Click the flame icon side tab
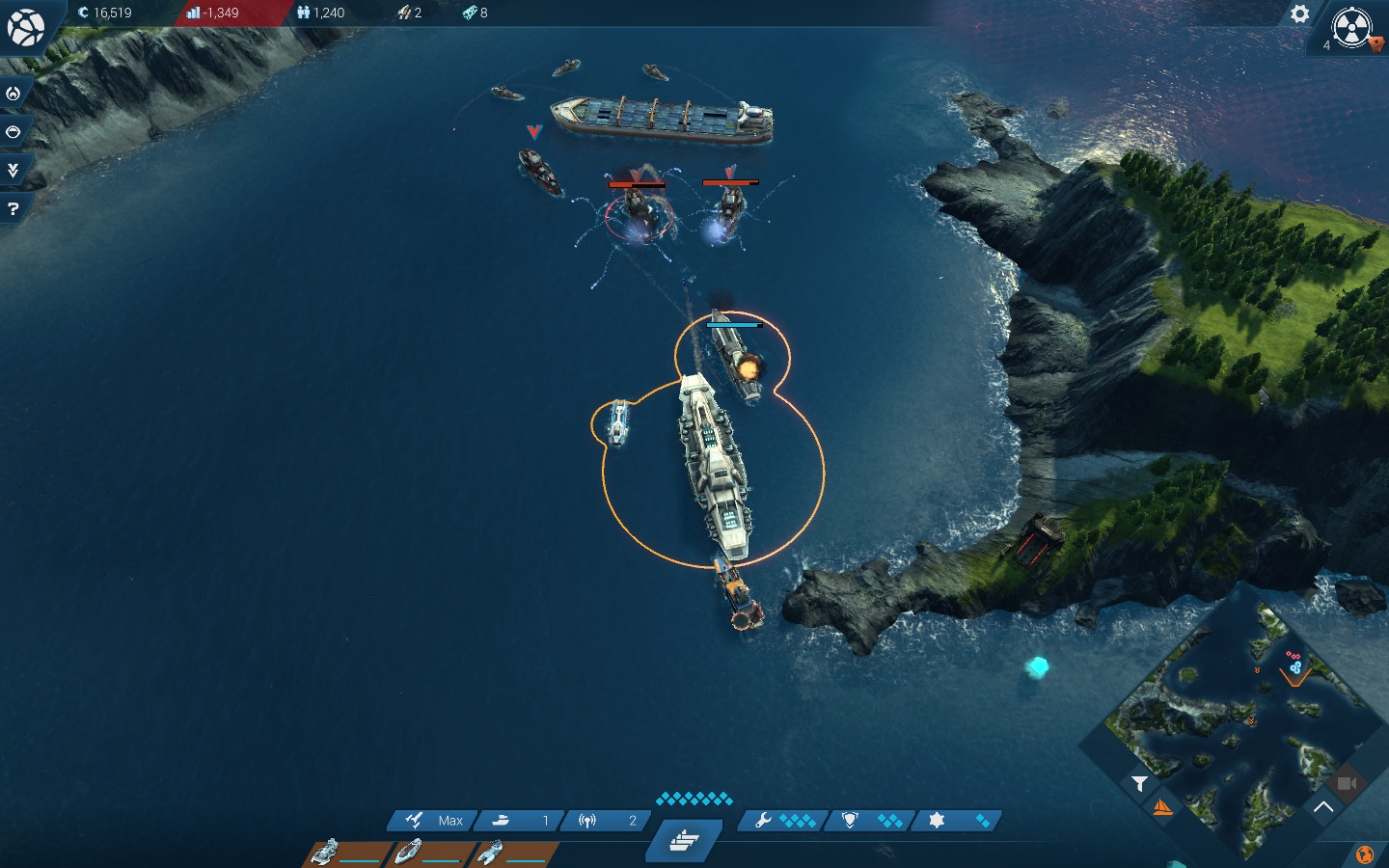Screen dimensions: 1389x868 (14, 94)
